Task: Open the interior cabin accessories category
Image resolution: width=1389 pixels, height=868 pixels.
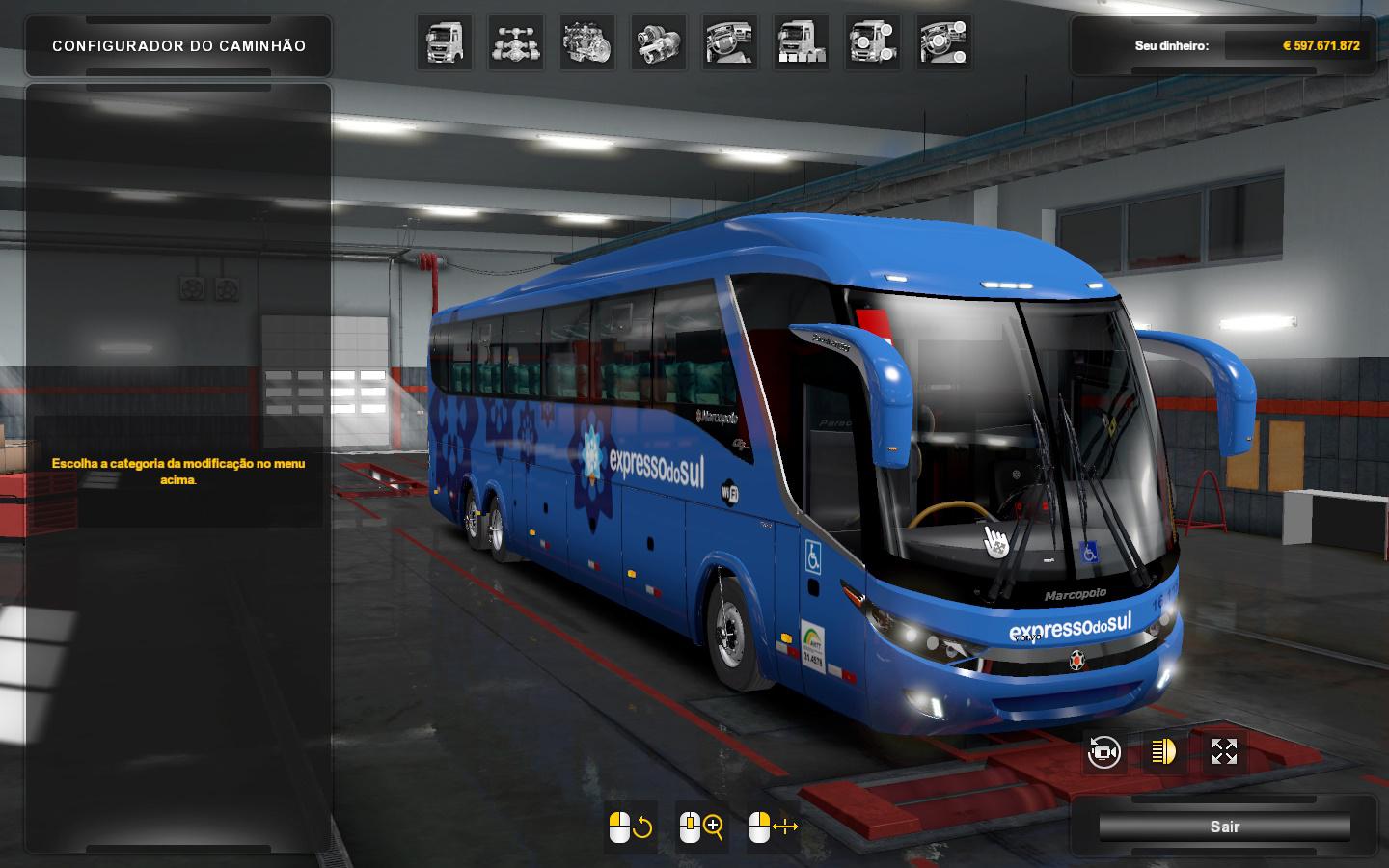Action: [x=944, y=42]
